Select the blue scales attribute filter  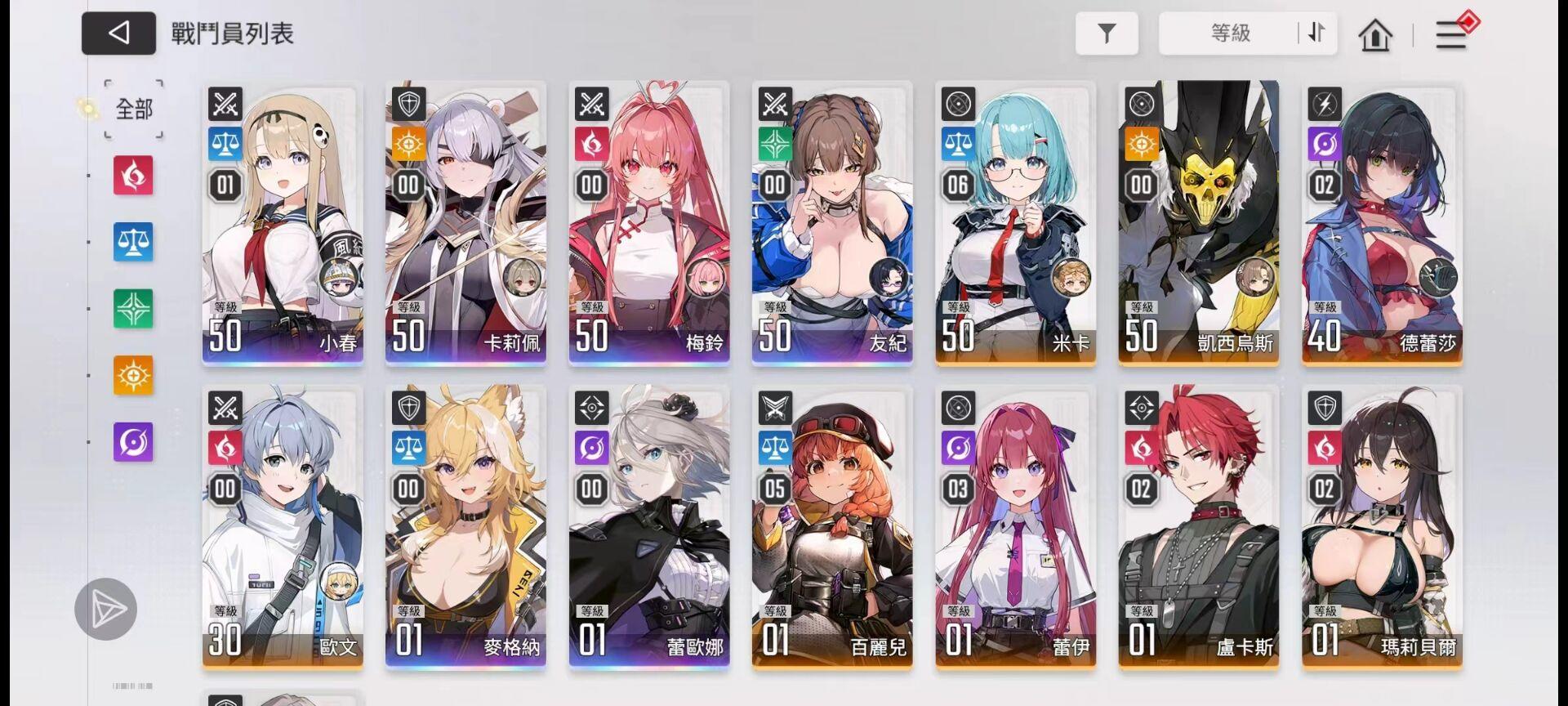[x=132, y=244]
